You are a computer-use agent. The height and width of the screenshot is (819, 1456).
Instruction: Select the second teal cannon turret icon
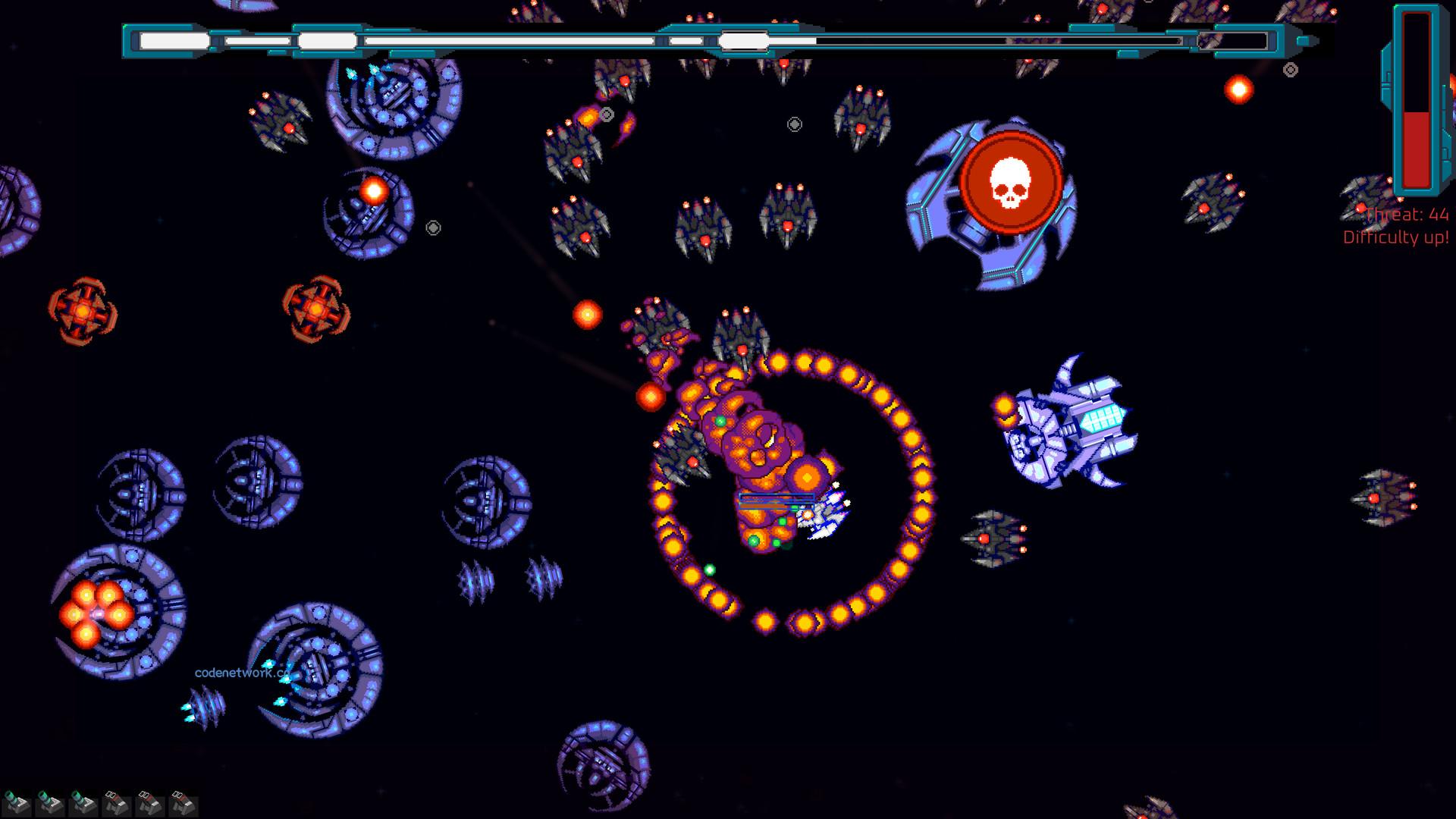pos(49,801)
